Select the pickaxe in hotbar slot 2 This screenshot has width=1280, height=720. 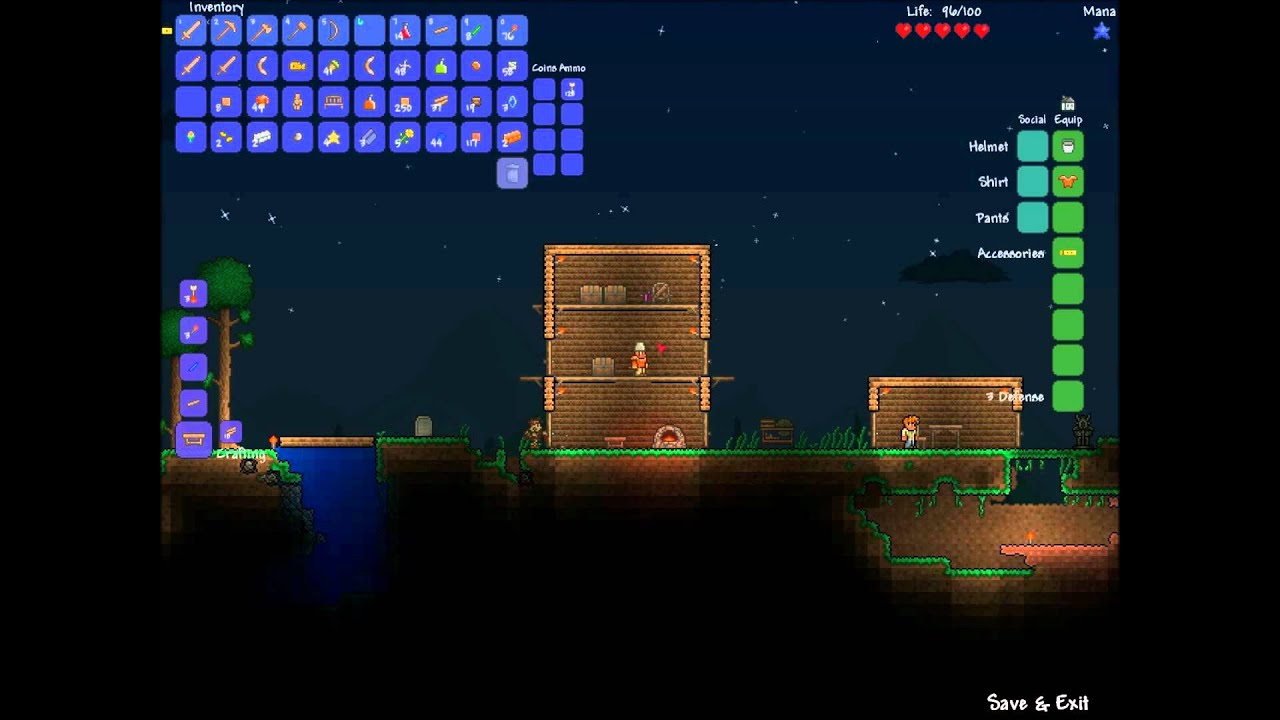point(226,31)
